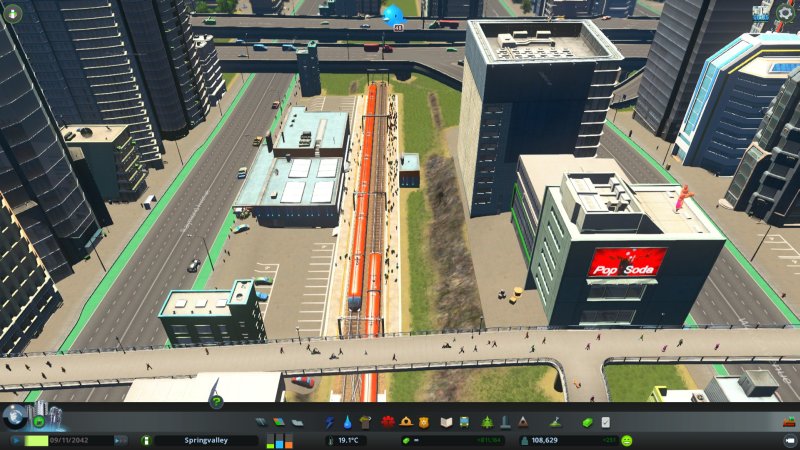
Task: Open the public transport bus menu
Action: point(466,422)
